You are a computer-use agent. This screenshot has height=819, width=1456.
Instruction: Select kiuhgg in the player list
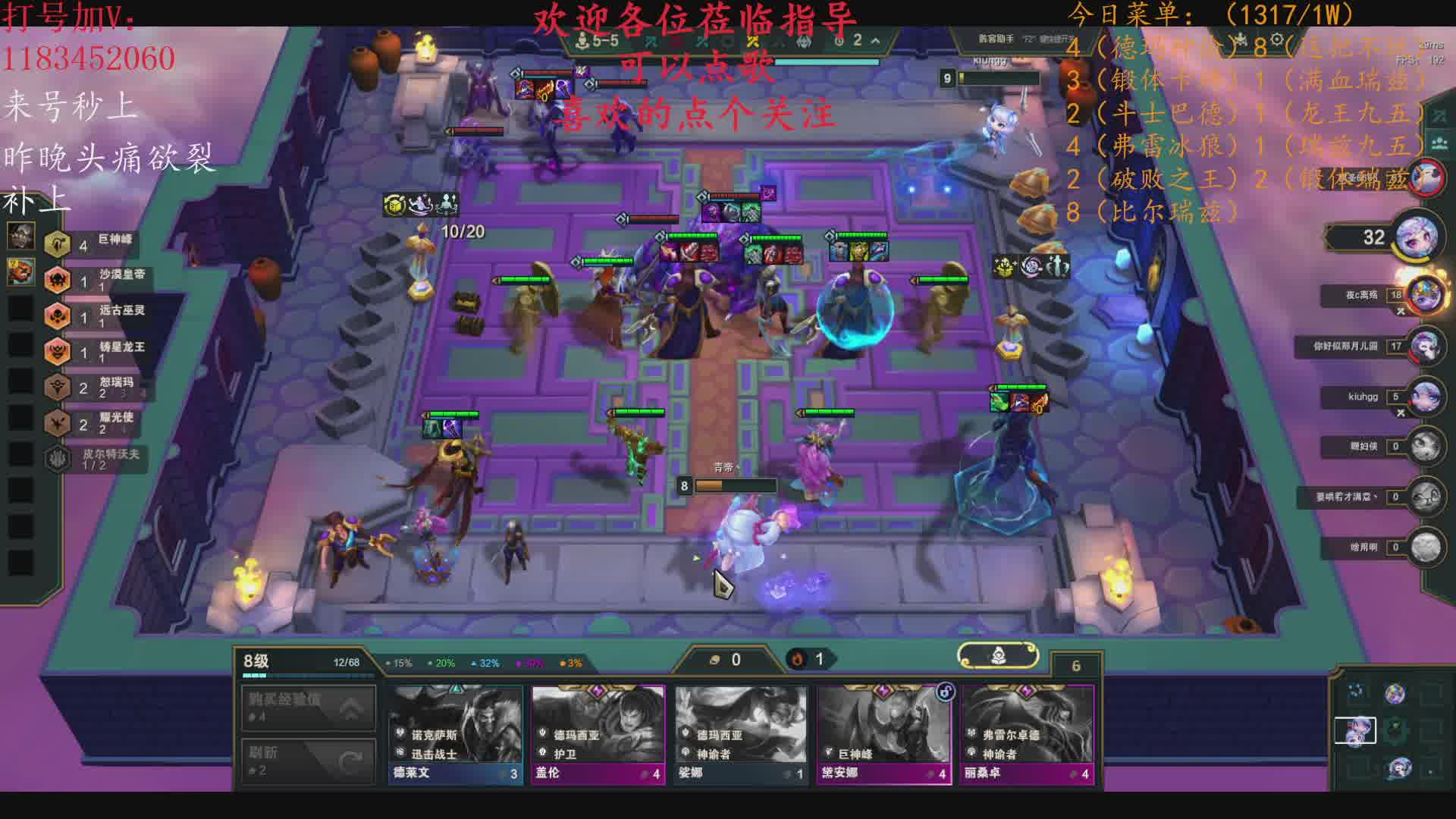(x=1424, y=397)
